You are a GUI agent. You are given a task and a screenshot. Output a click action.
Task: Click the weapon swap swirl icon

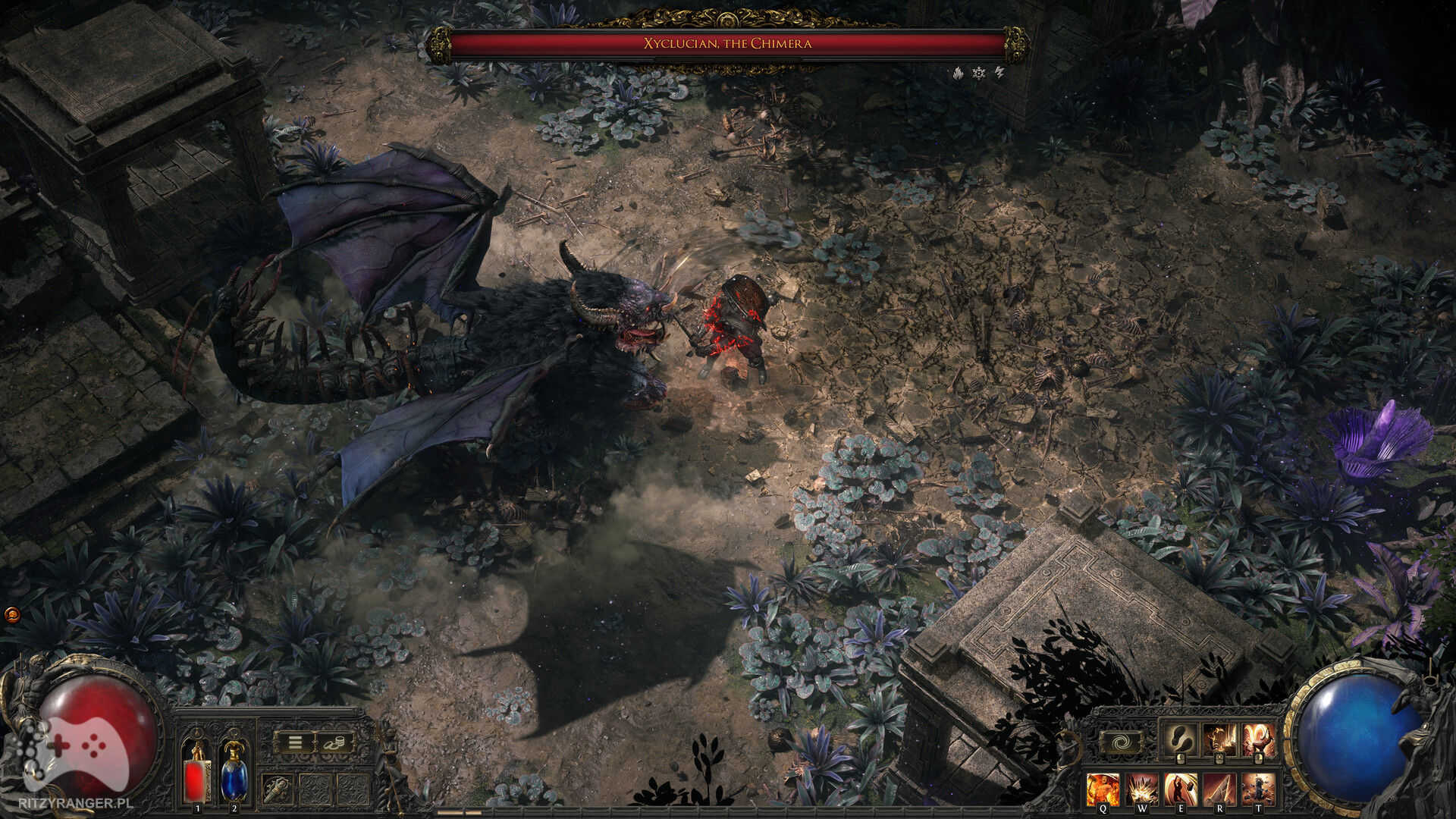pyautogui.click(x=1122, y=742)
